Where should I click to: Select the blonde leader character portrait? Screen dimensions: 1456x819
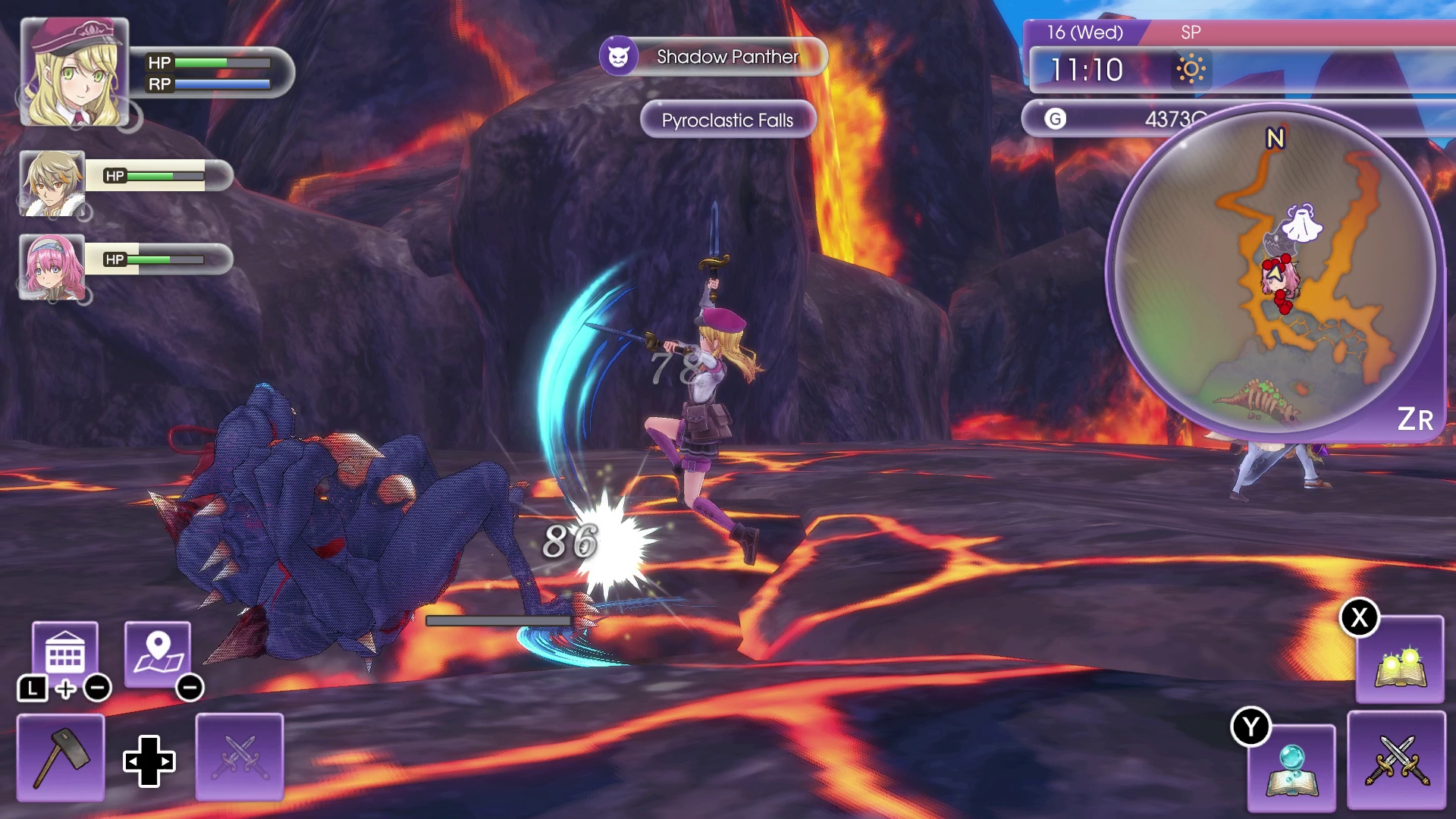74,72
